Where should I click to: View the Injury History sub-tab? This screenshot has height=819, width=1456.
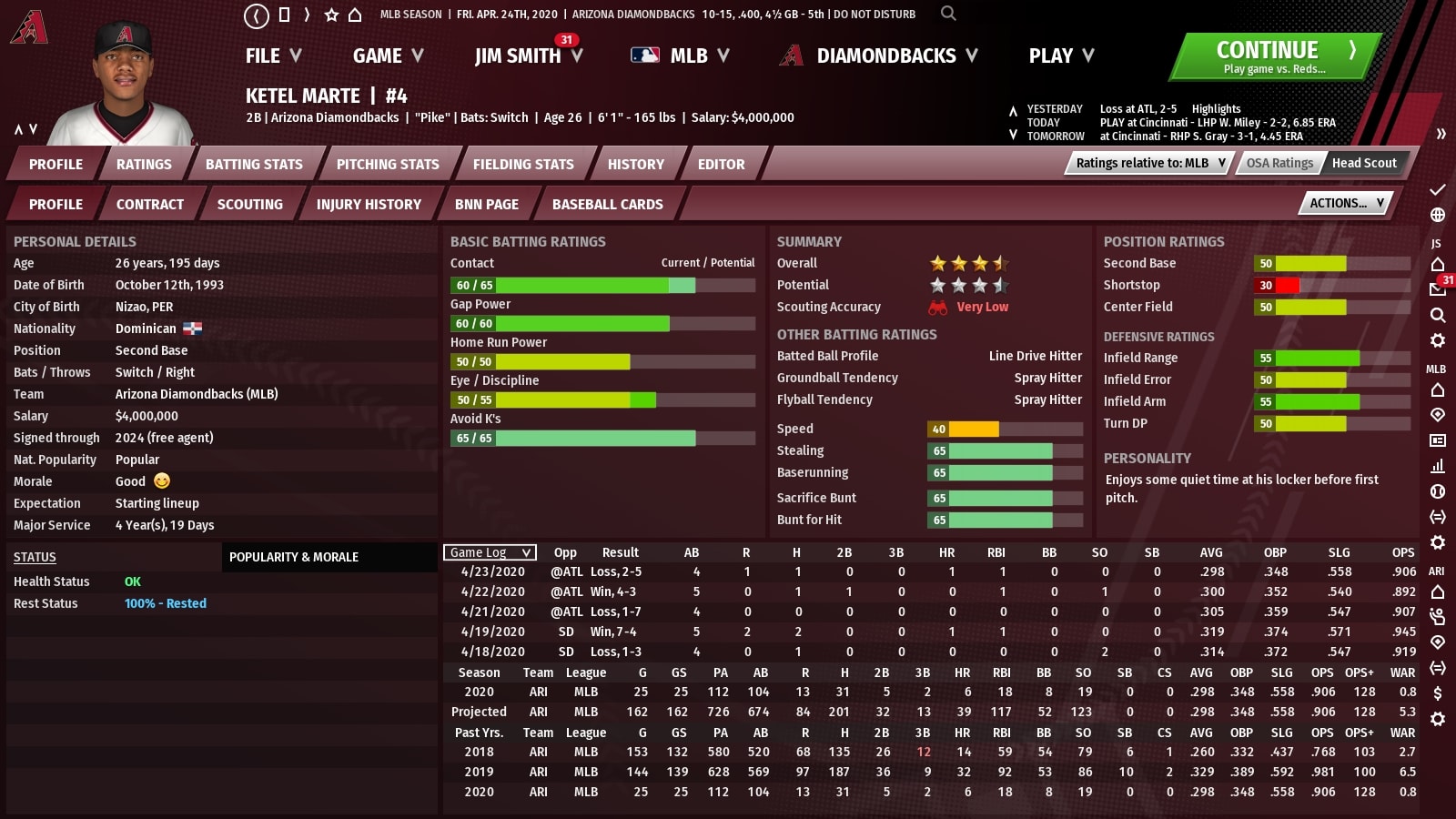click(x=369, y=205)
